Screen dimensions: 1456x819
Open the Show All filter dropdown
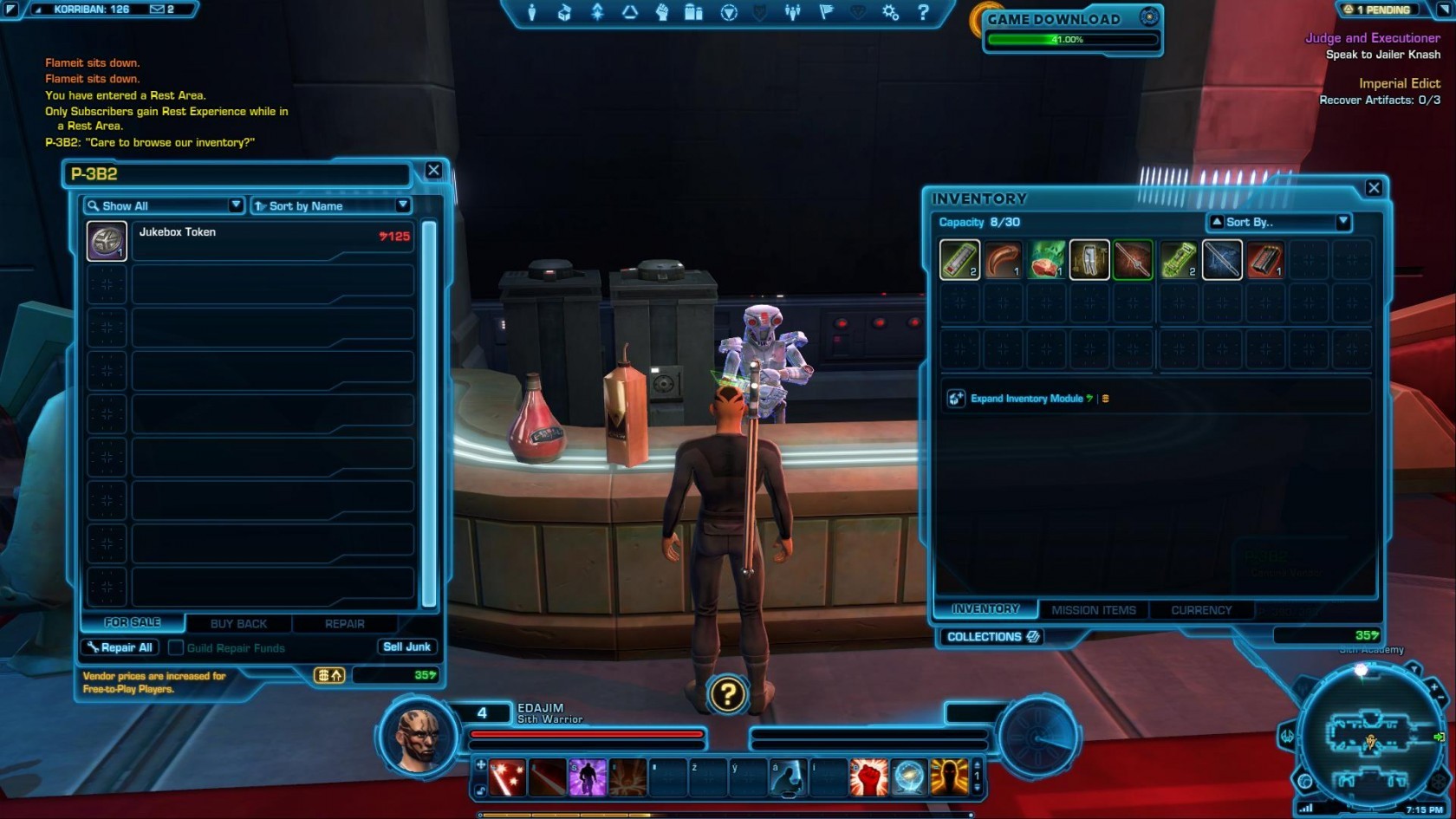pyautogui.click(x=163, y=205)
